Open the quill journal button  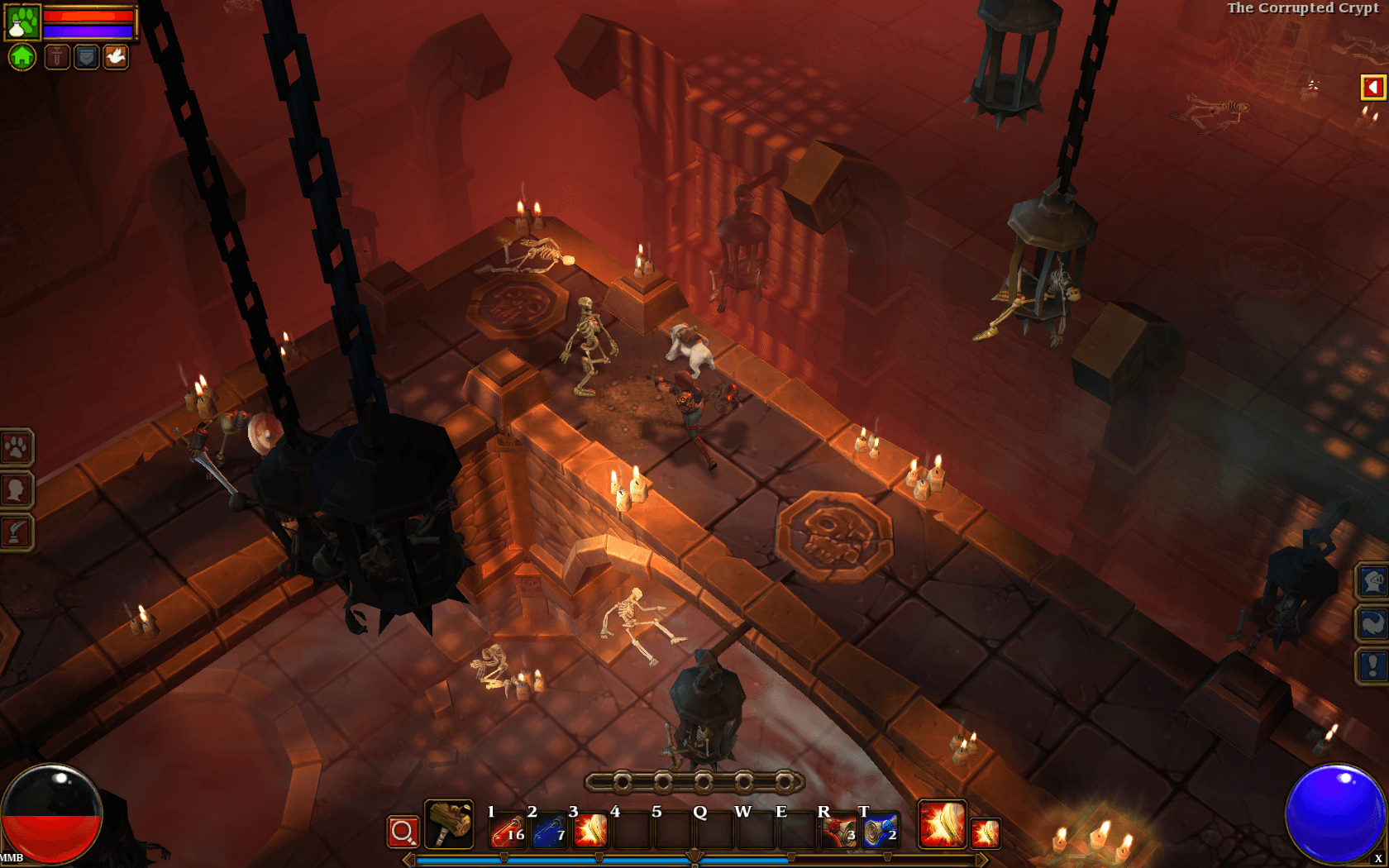[x=16, y=532]
